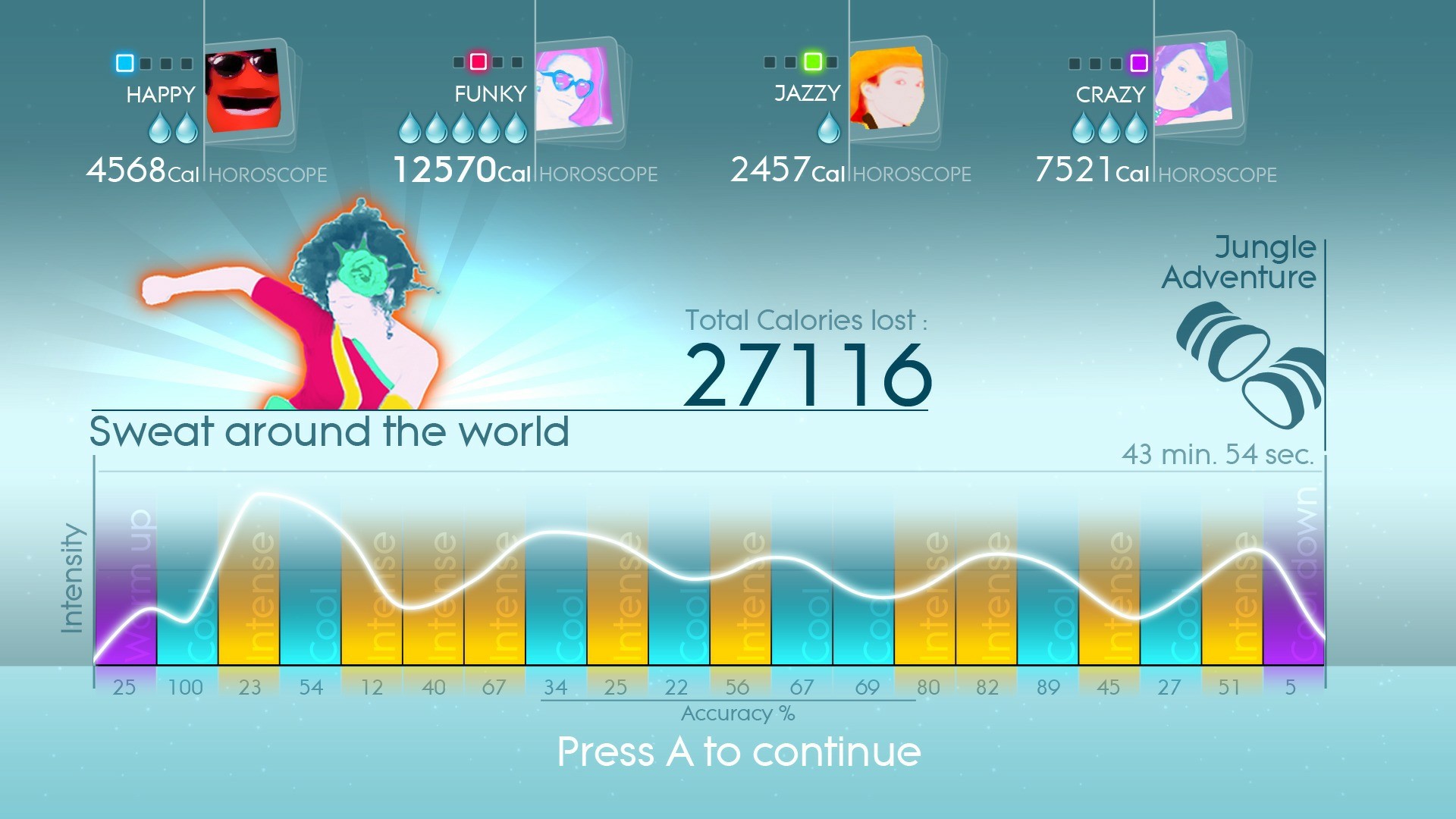Expand HAPPY's HOROSCOPE card
The width and height of the screenshot is (1456, 819).
click(x=267, y=174)
